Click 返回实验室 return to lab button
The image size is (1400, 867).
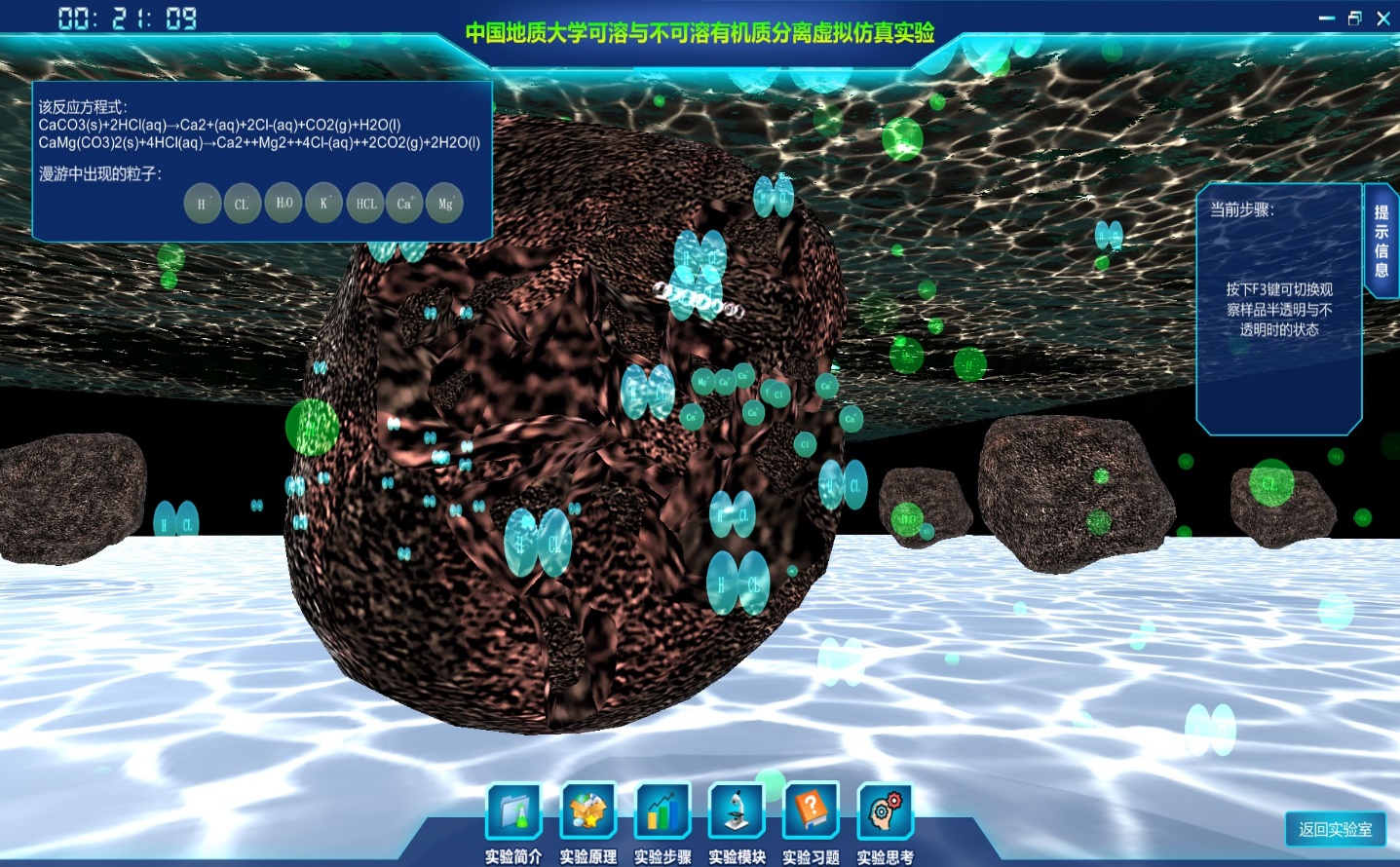(x=1335, y=829)
